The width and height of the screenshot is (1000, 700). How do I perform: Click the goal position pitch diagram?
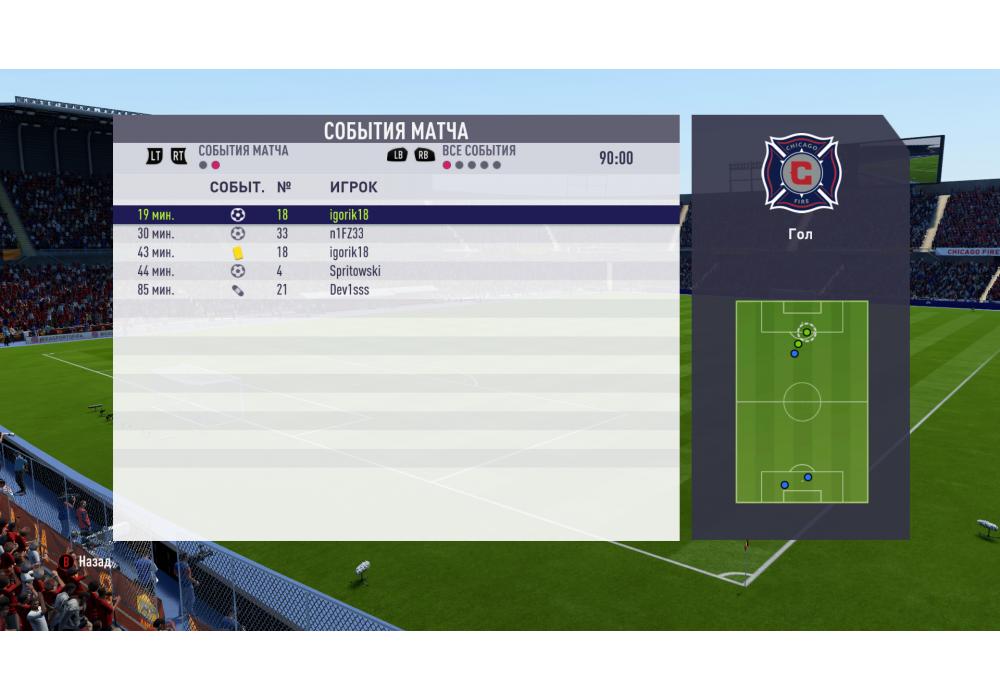(x=801, y=402)
